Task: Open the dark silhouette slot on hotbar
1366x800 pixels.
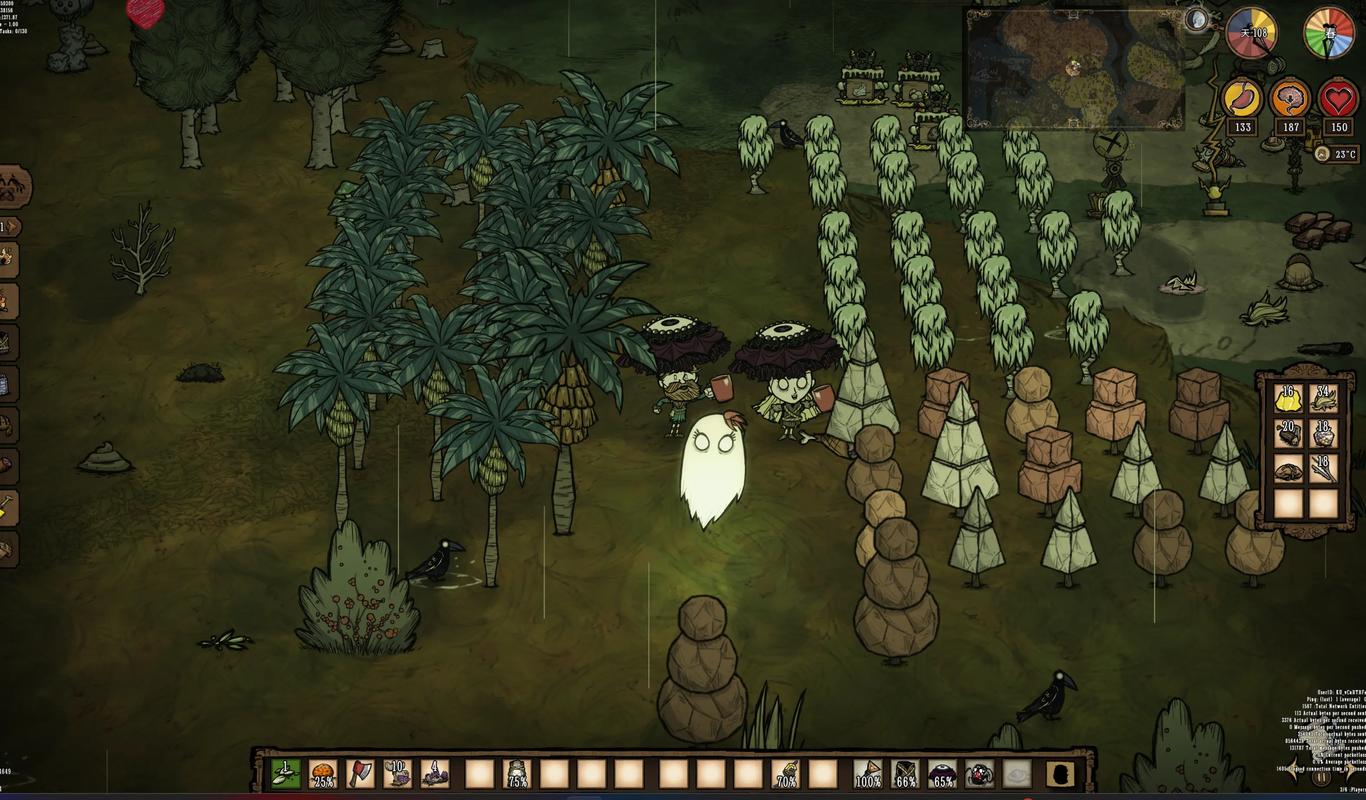Action: click(x=1060, y=774)
